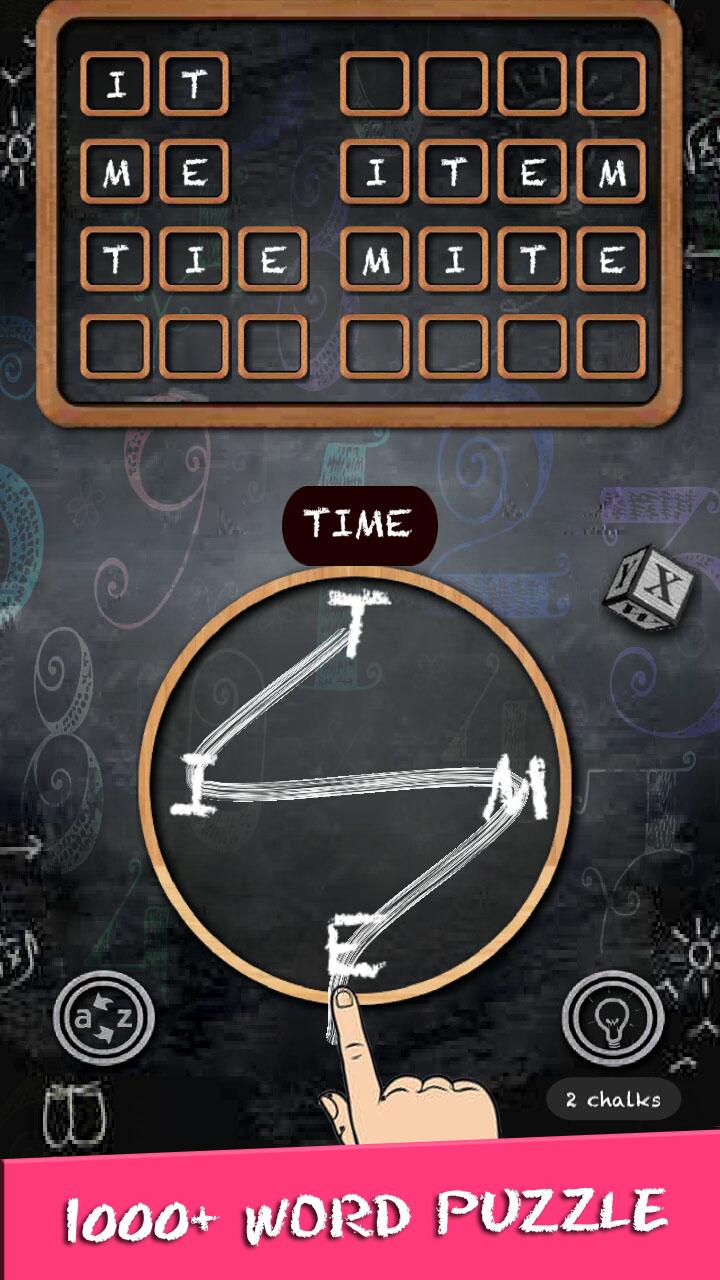Tap the letter dice cube icon
This screenshot has height=1280, width=720.
(x=641, y=590)
